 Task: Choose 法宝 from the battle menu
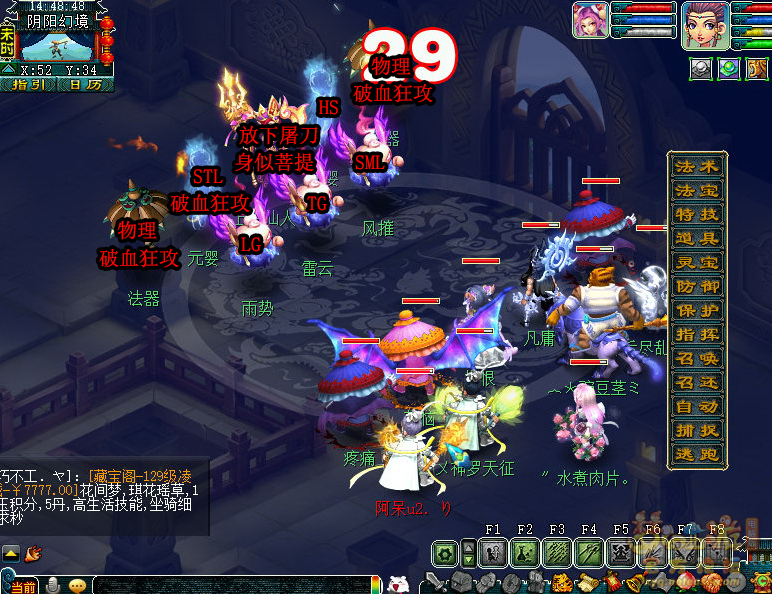[x=696, y=190]
